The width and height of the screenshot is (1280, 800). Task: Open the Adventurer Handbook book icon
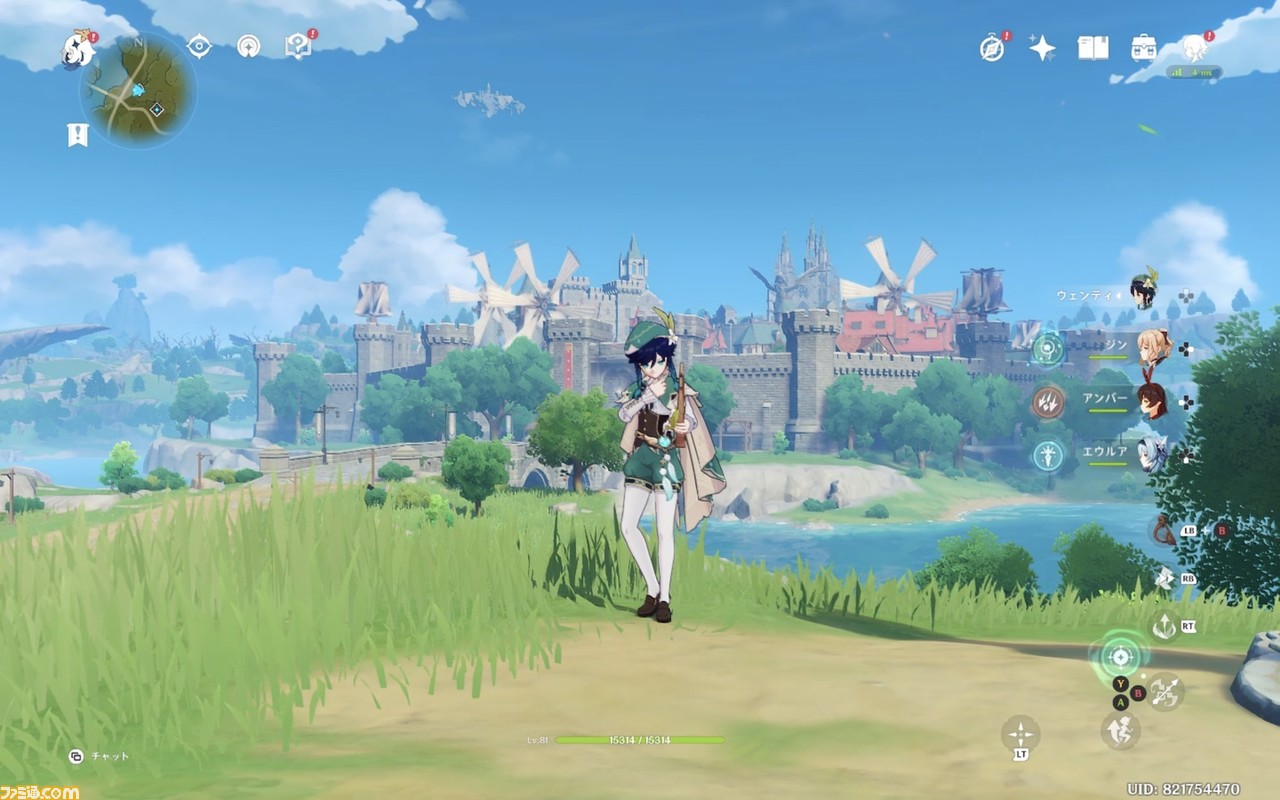click(1093, 48)
